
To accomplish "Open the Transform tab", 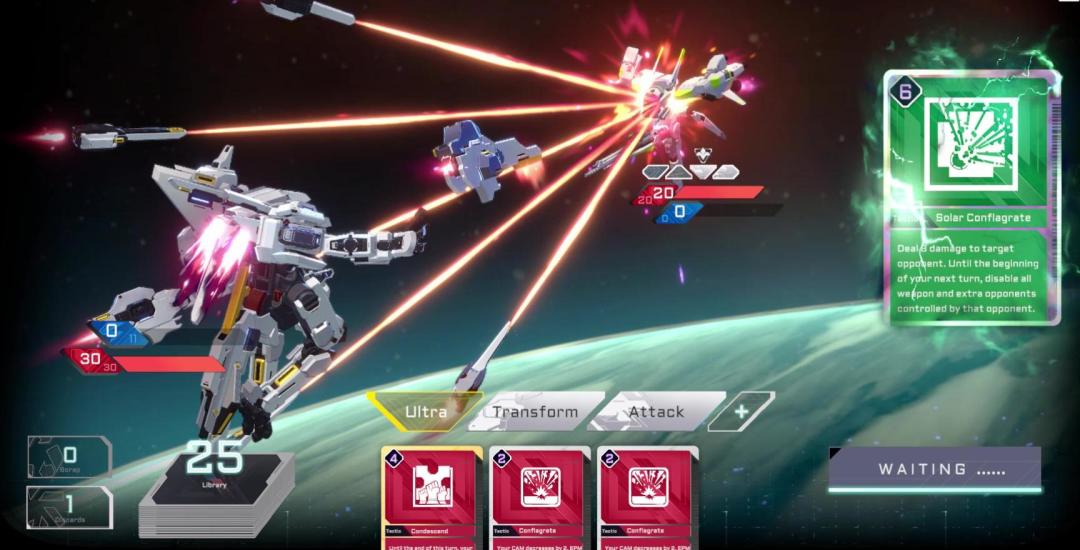I will coord(536,411).
